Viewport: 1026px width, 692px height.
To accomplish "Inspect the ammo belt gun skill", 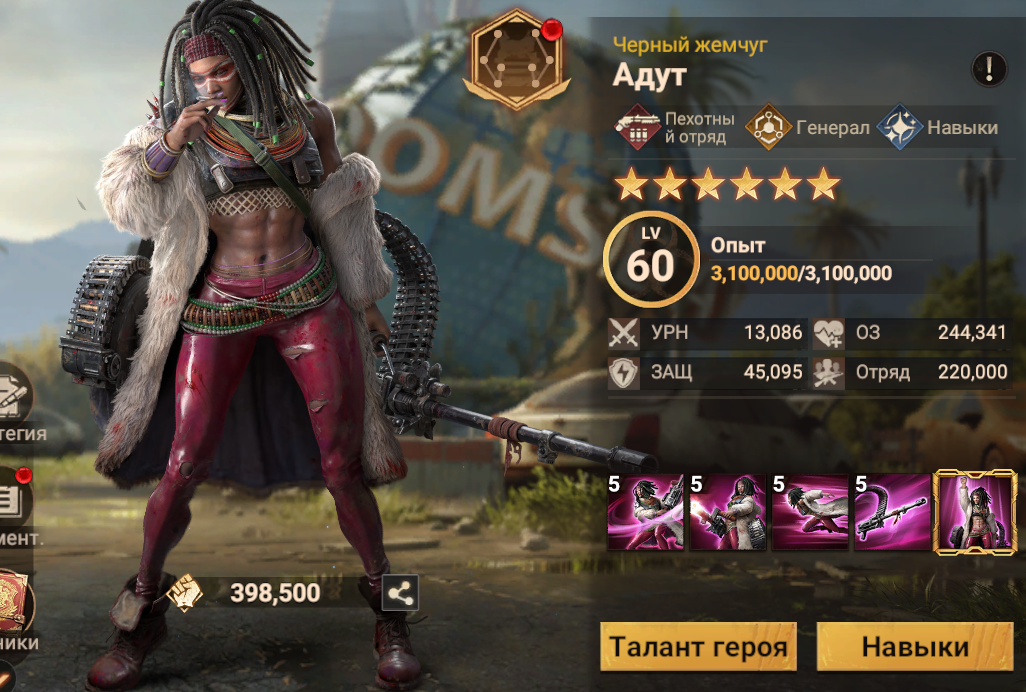I will 891,513.
